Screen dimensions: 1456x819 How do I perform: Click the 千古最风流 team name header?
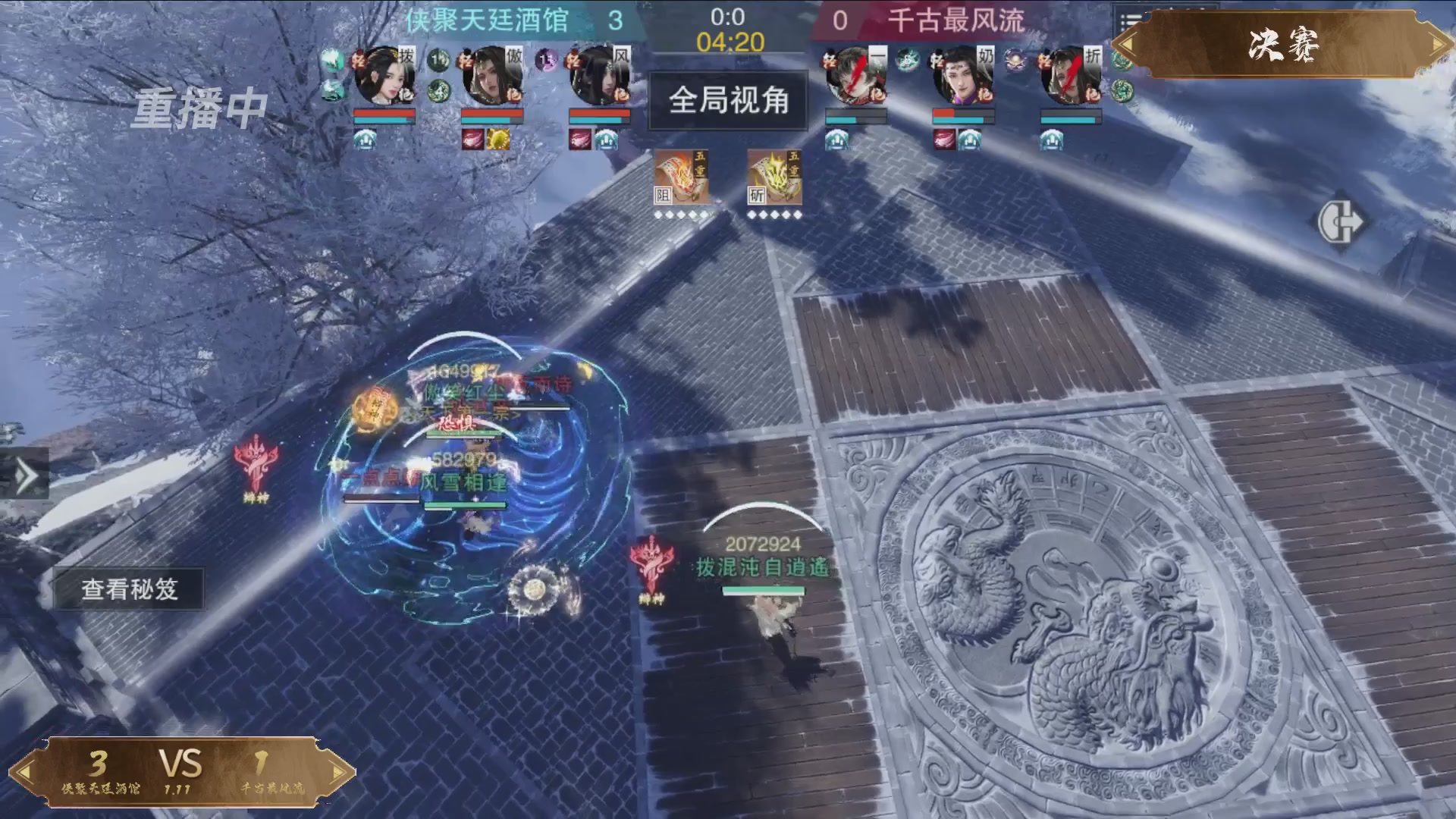[x=962, y=21]
